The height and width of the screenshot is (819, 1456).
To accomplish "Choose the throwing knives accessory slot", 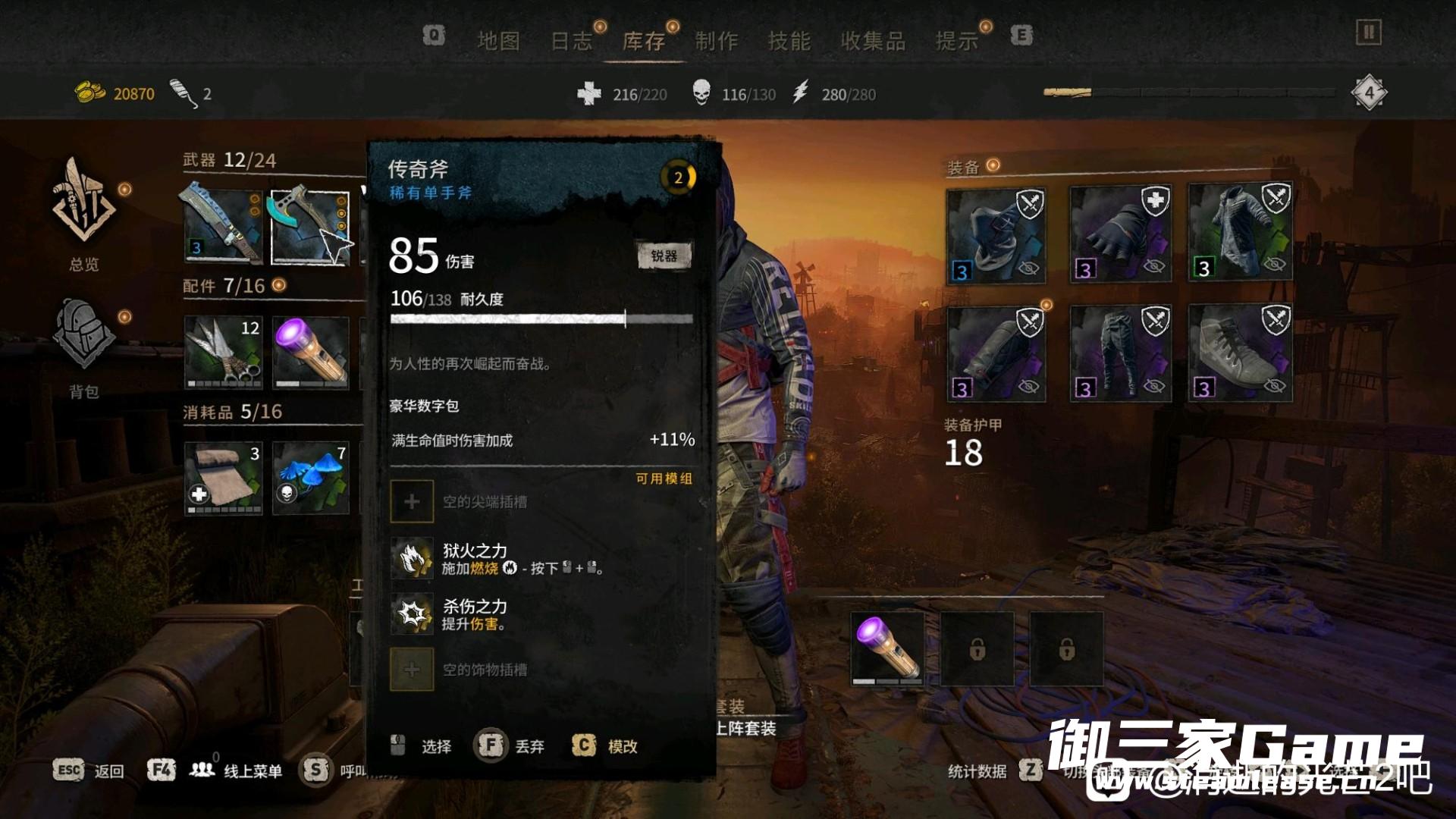I will click(x=223, y=353).
